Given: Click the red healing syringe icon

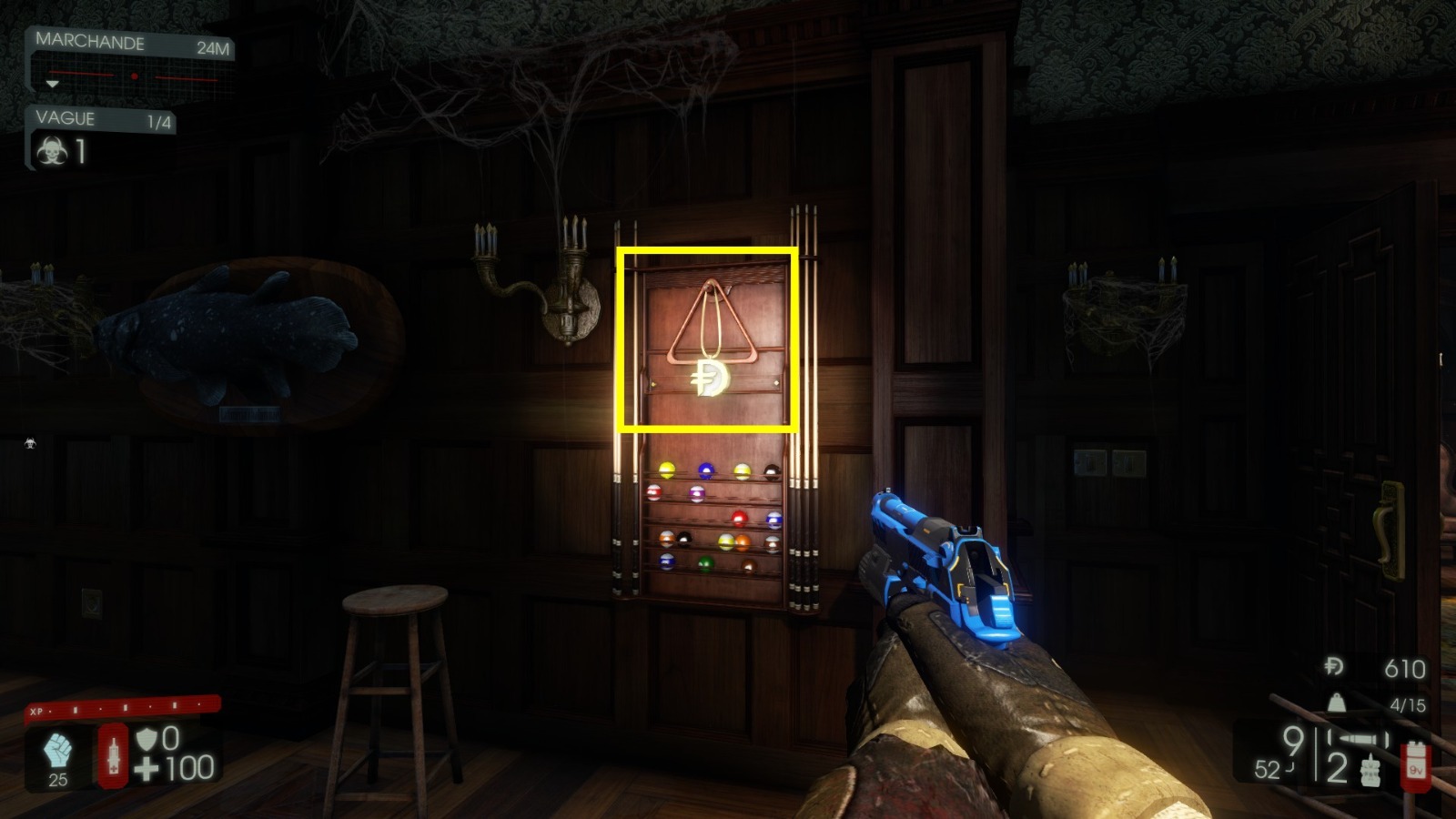Looking at the screenshot, I should click(112, 753).
